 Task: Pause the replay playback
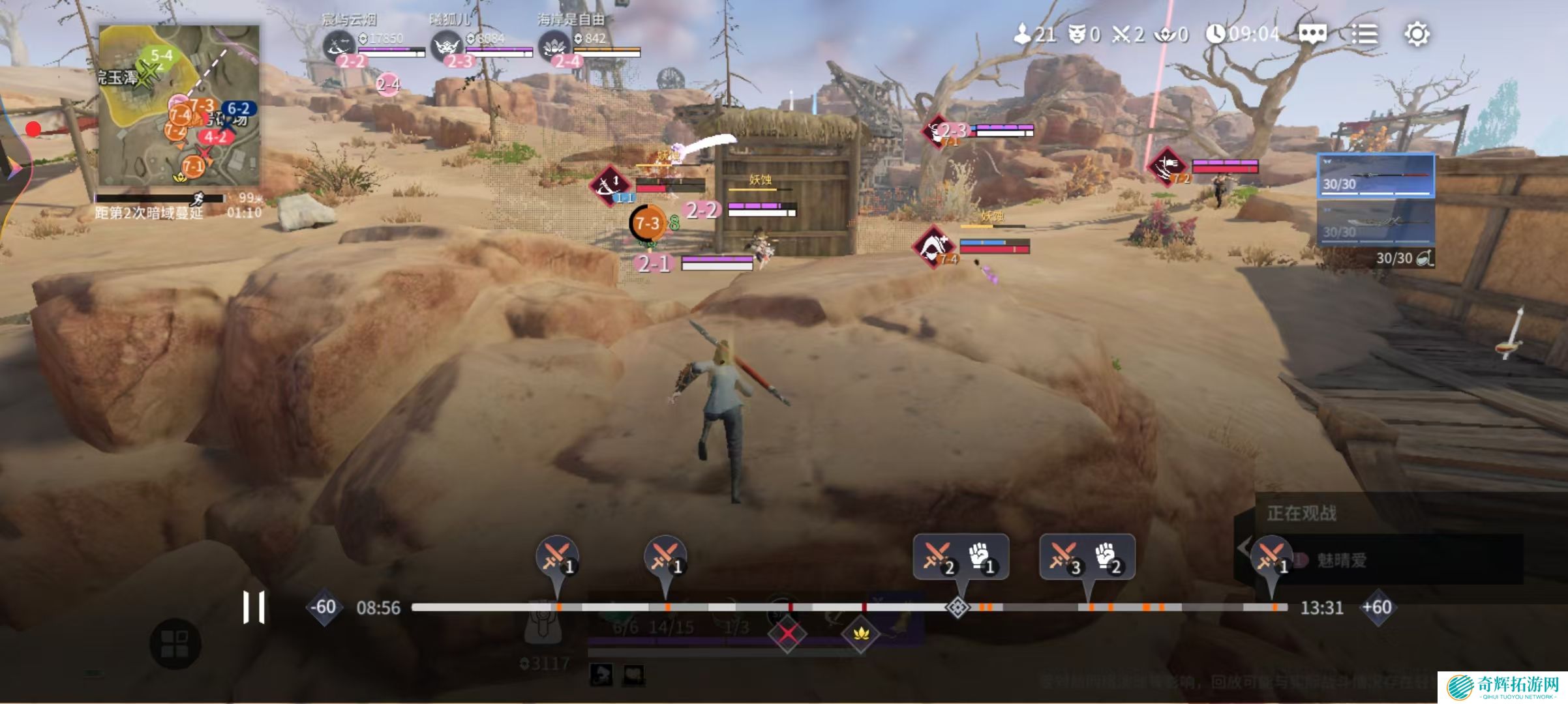[254, 608]
